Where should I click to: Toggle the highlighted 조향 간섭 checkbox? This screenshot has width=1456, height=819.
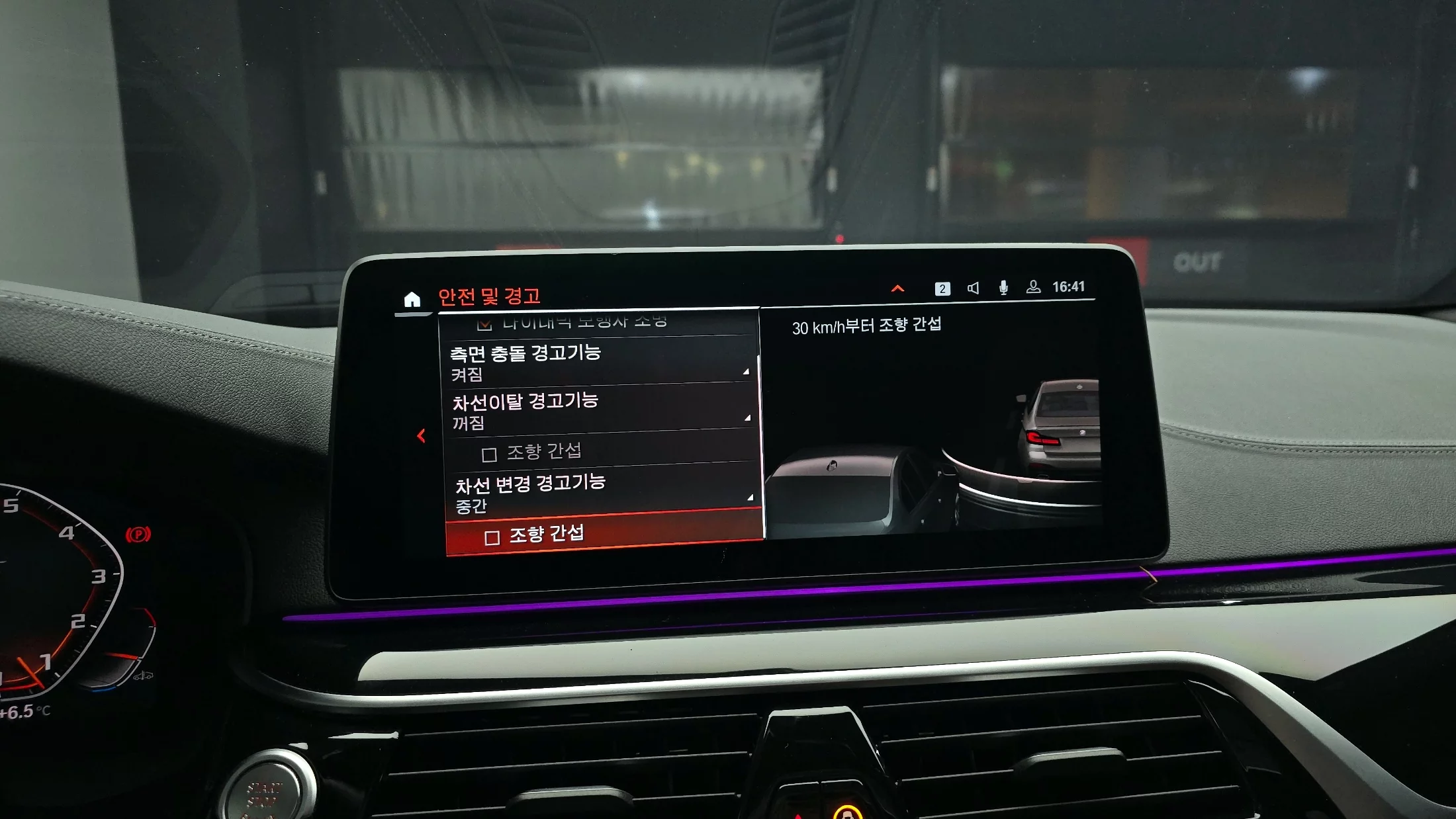(x=492, y=538)
